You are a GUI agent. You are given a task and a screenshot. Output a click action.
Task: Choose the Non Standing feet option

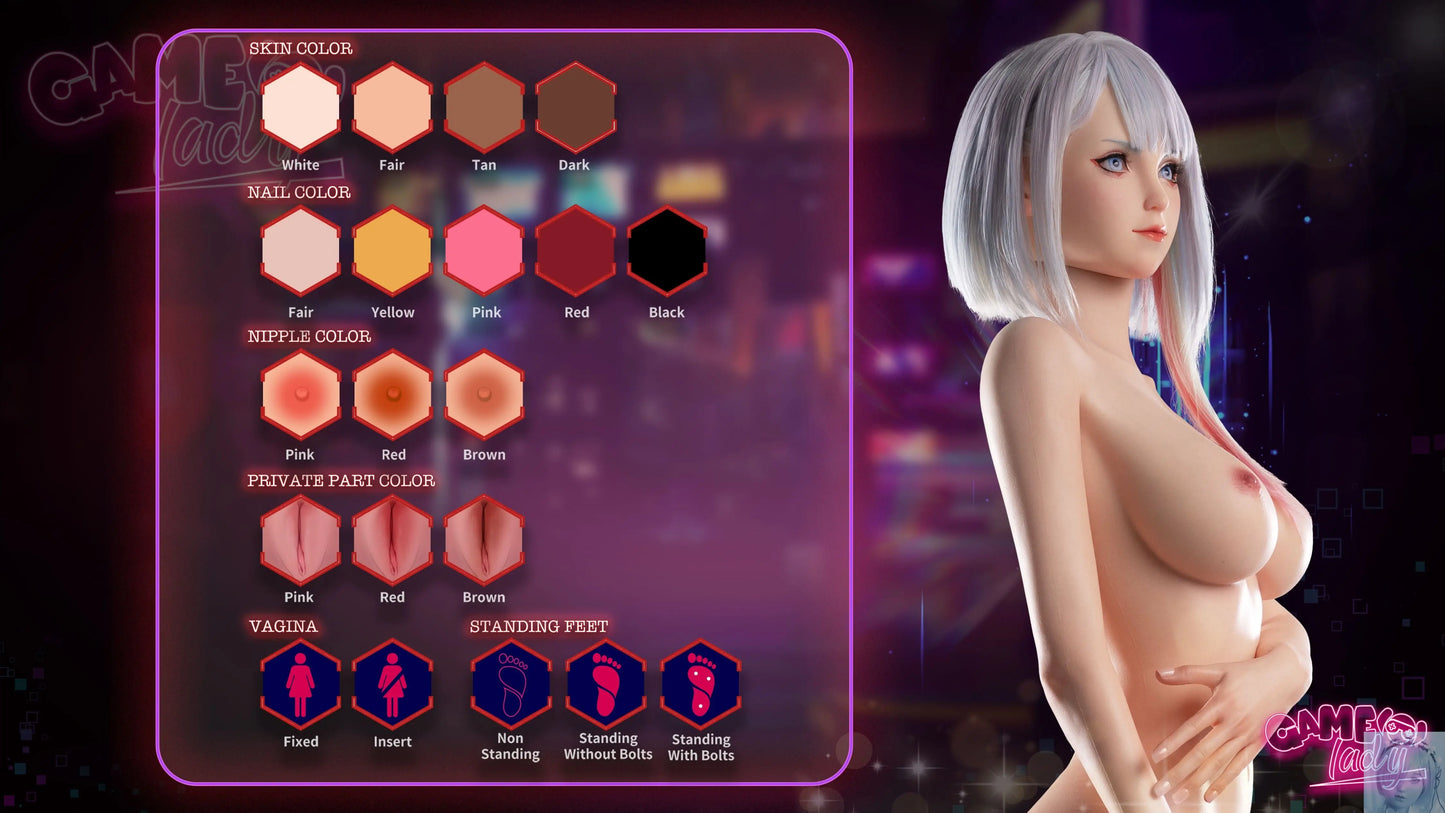pos(511,685)
